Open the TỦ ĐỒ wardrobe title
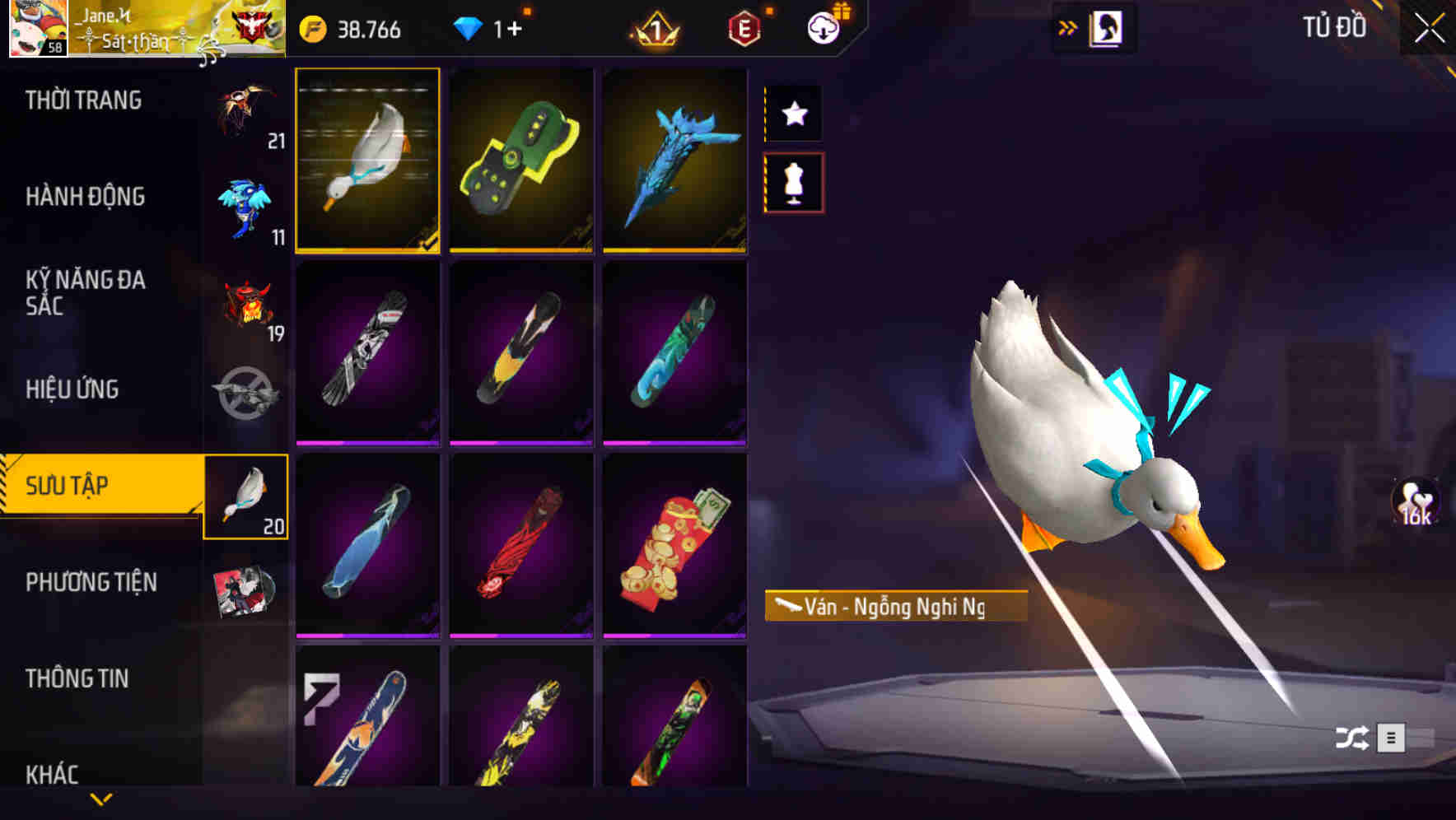 (1333, 27)
